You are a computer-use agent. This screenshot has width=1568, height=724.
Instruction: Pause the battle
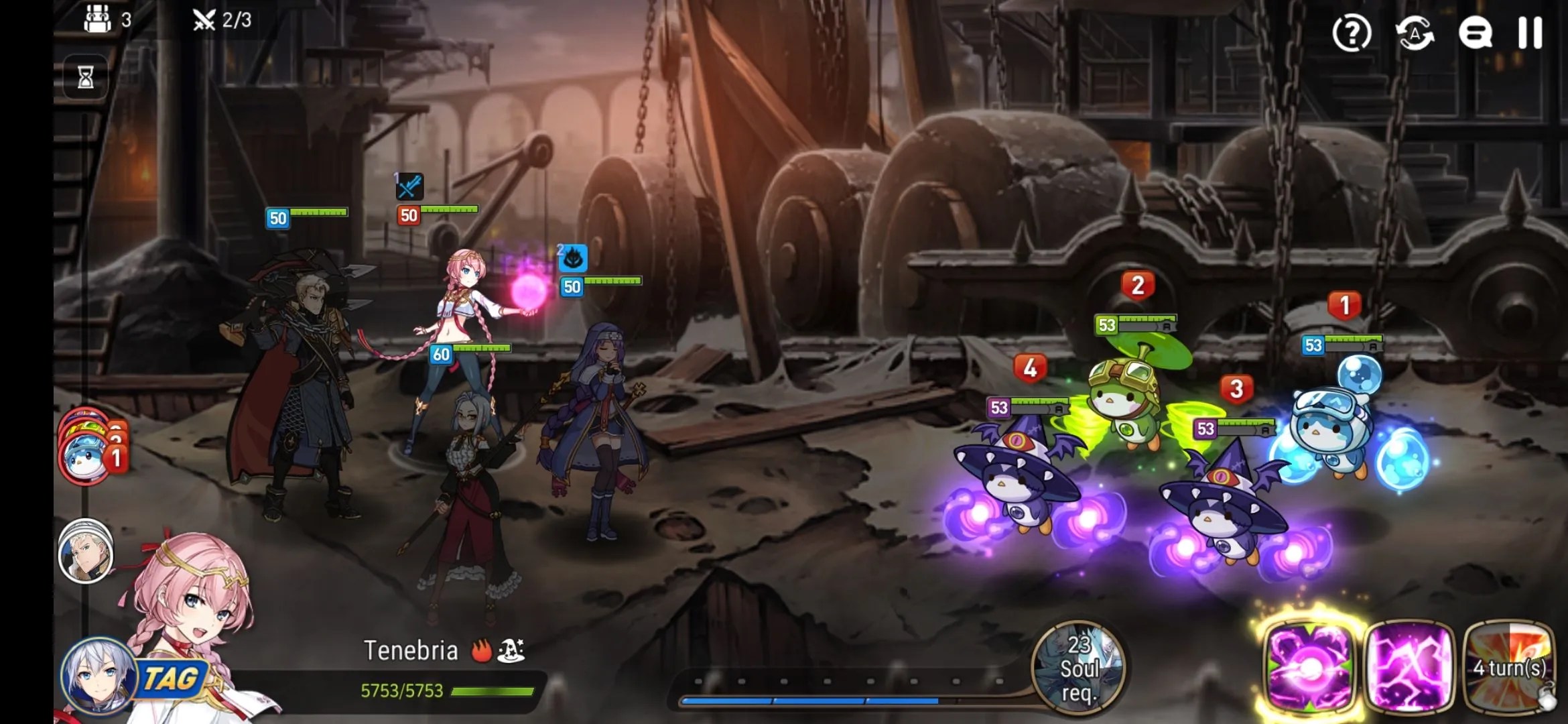tap(1530, 33)
